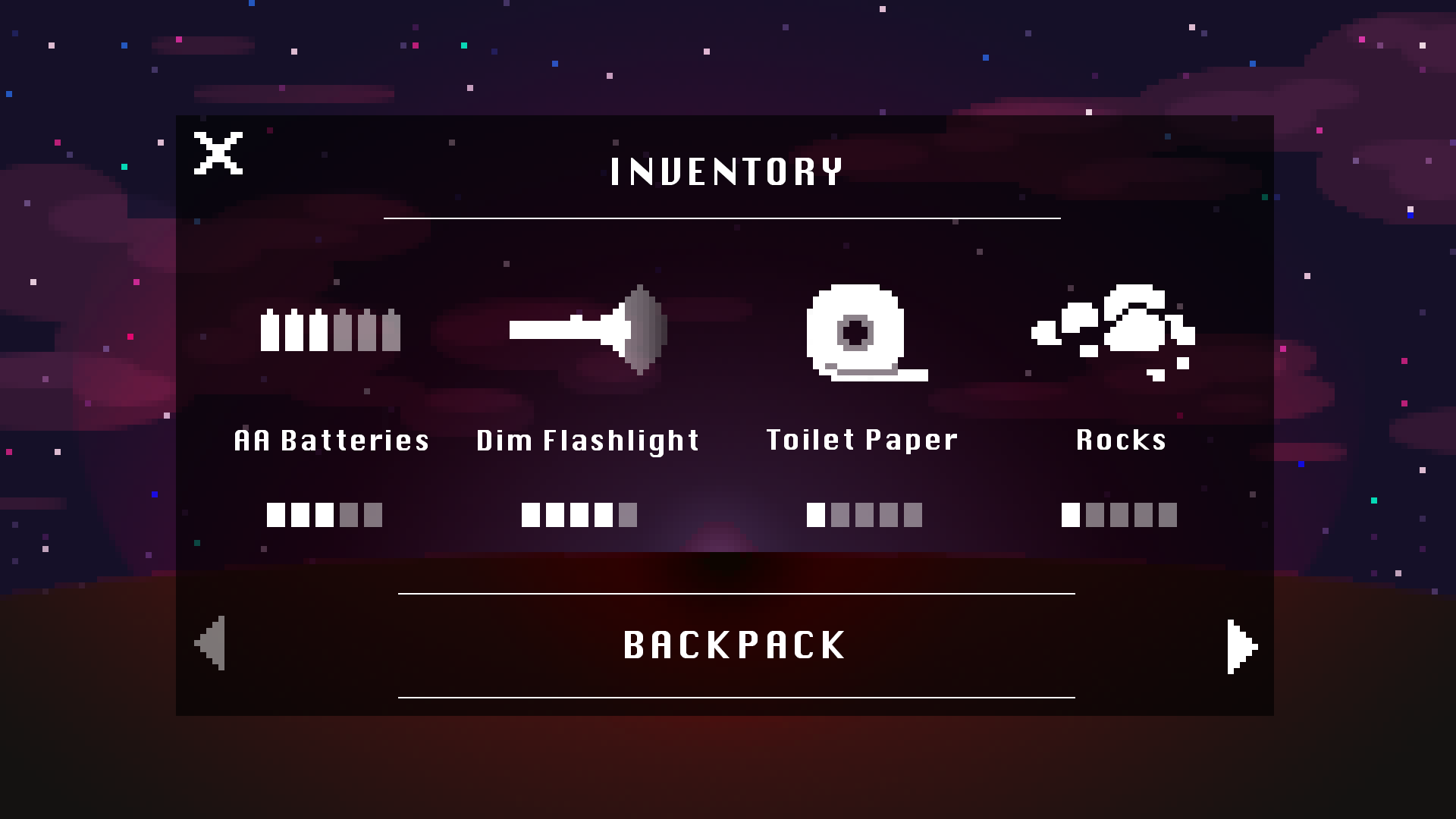Open the AA Batteries item details
Viewport: 1456px width, 819px height.
pos(330,330)
